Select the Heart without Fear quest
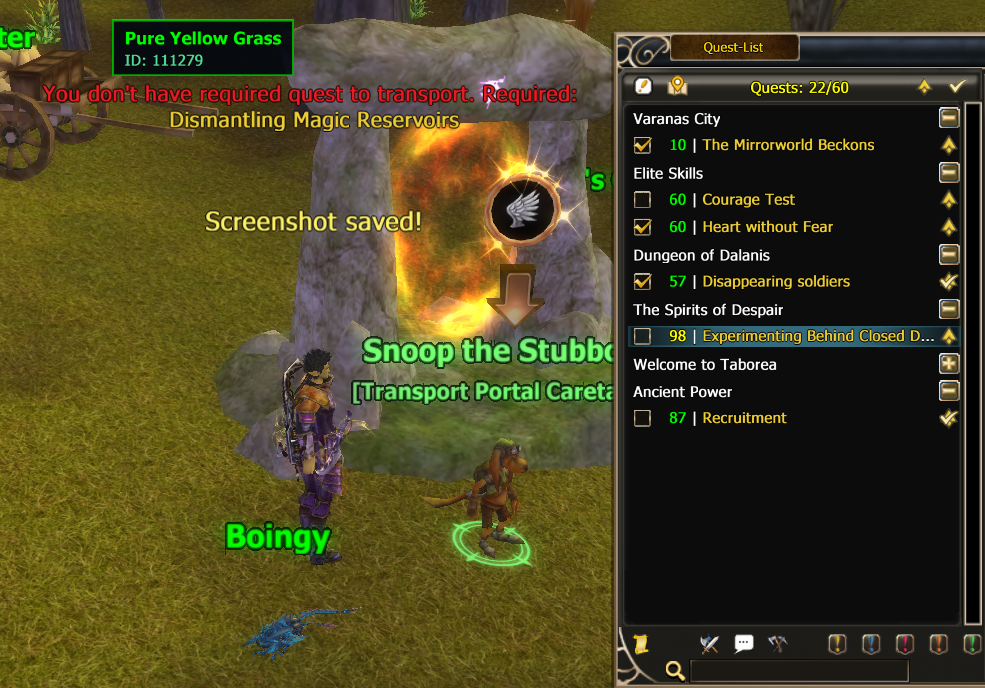This screenshot has height=688, width=985. 767,227
